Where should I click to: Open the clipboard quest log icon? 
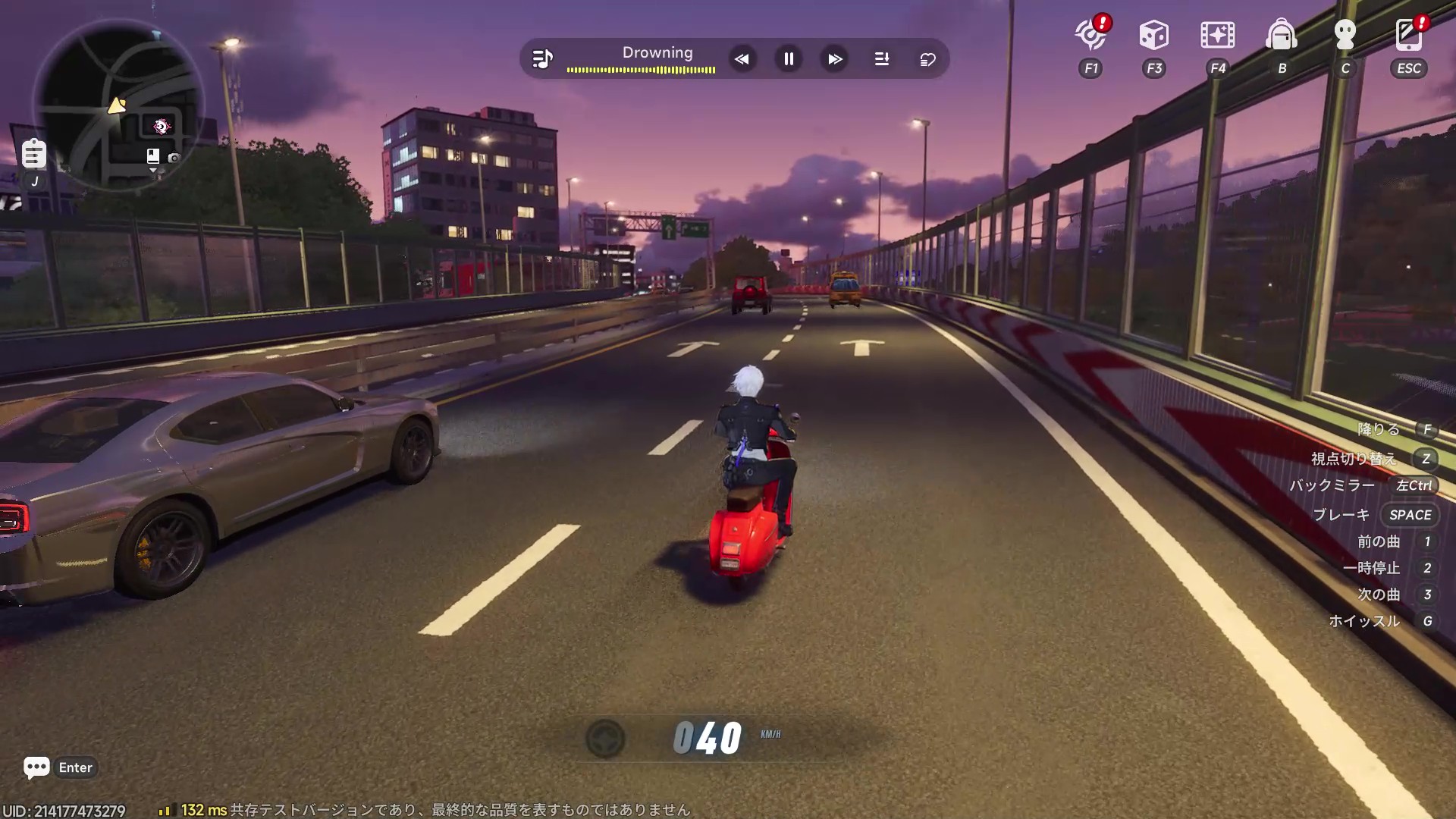pyautogui.click(x=33, y=153)
